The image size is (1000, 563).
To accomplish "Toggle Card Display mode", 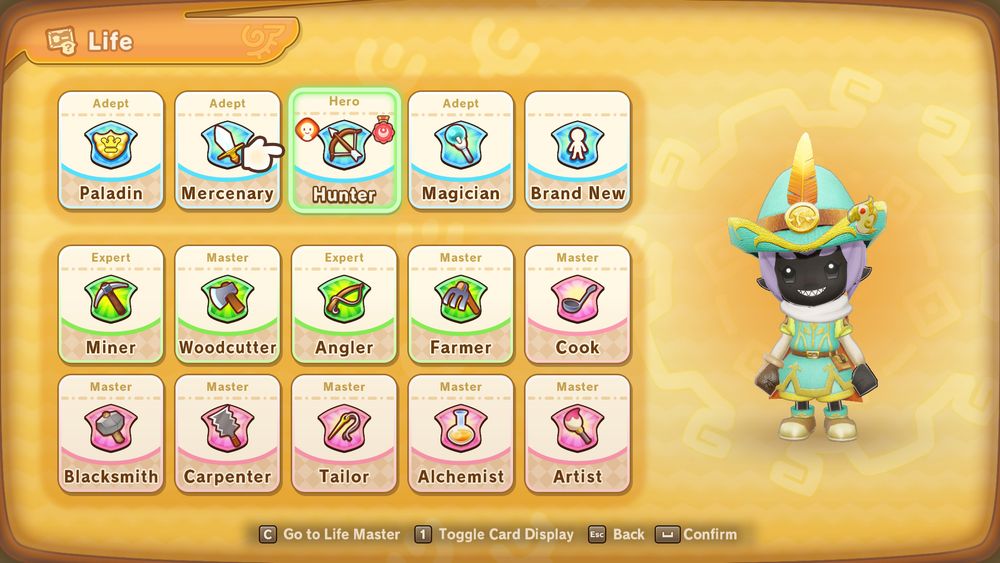I will coord(495,534).
